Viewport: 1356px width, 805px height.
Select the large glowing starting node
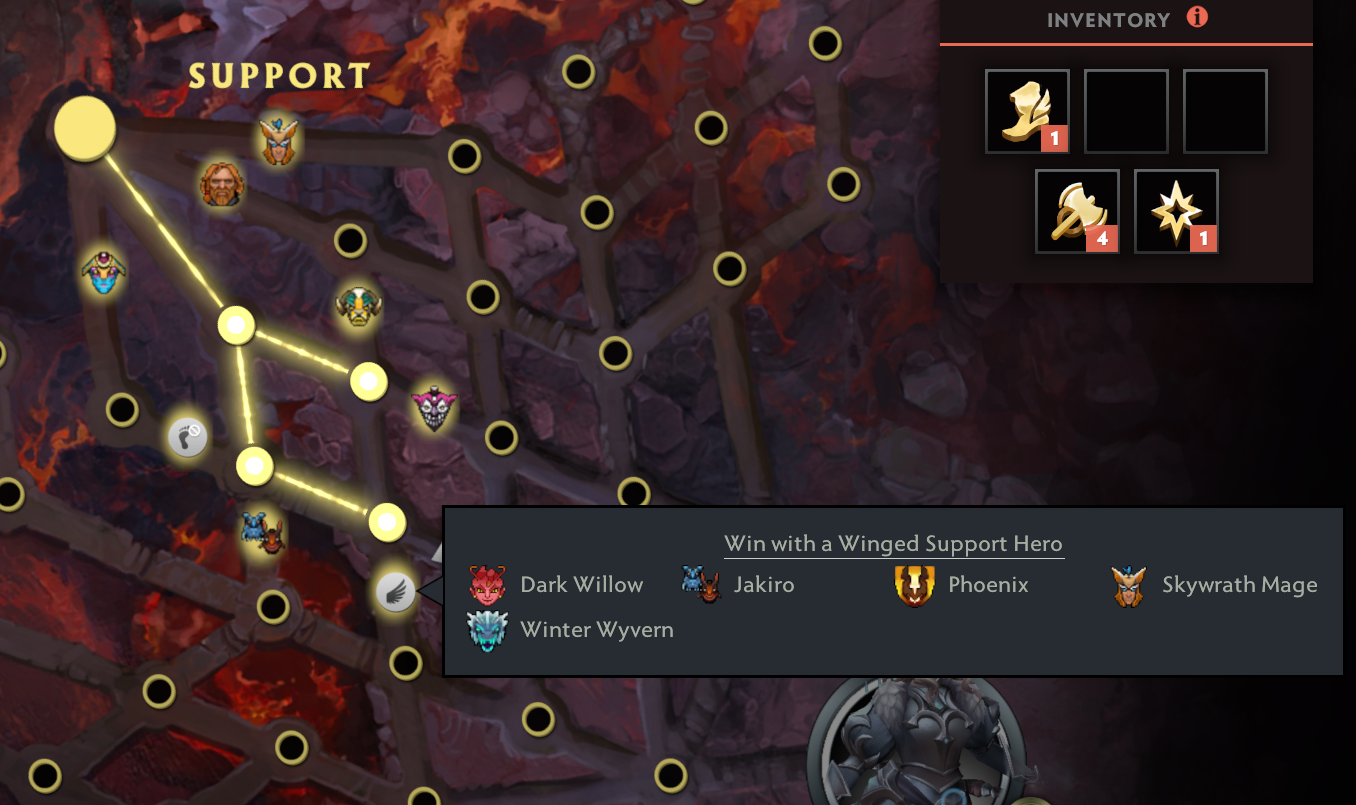(x=84, y=128)
